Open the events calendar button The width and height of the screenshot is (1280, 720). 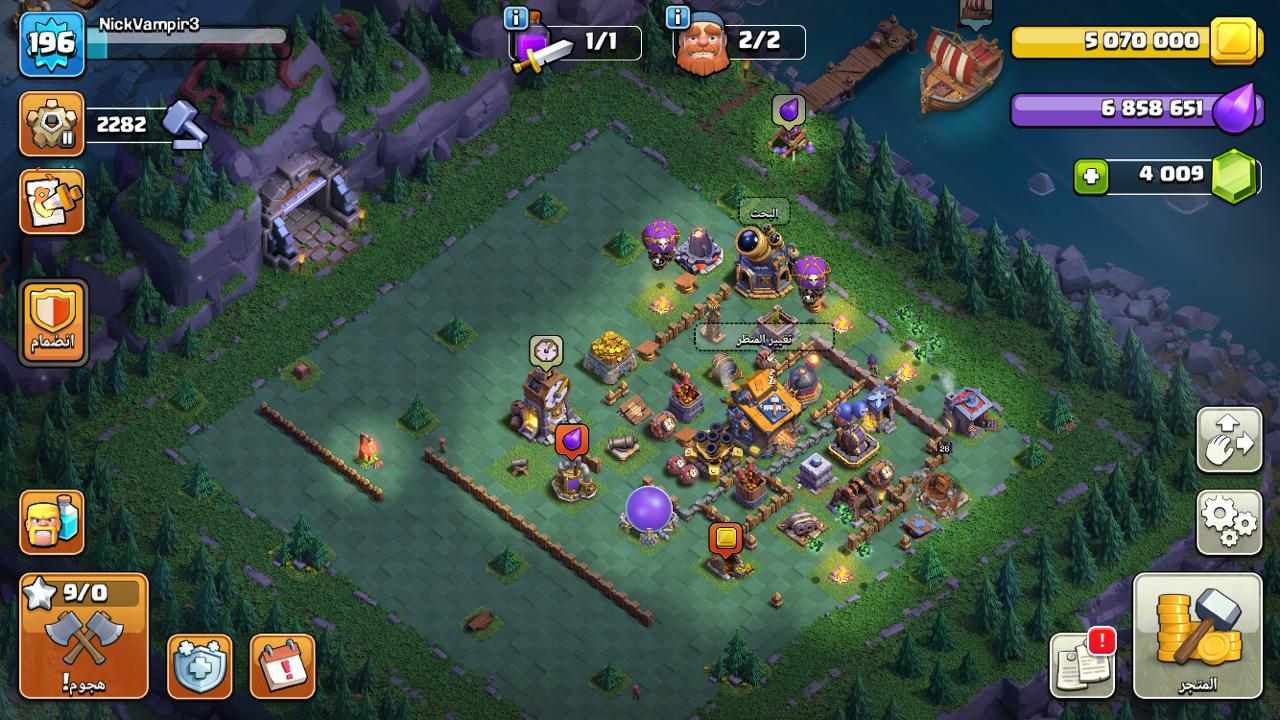pyautogui.click(x=282, y=666)
